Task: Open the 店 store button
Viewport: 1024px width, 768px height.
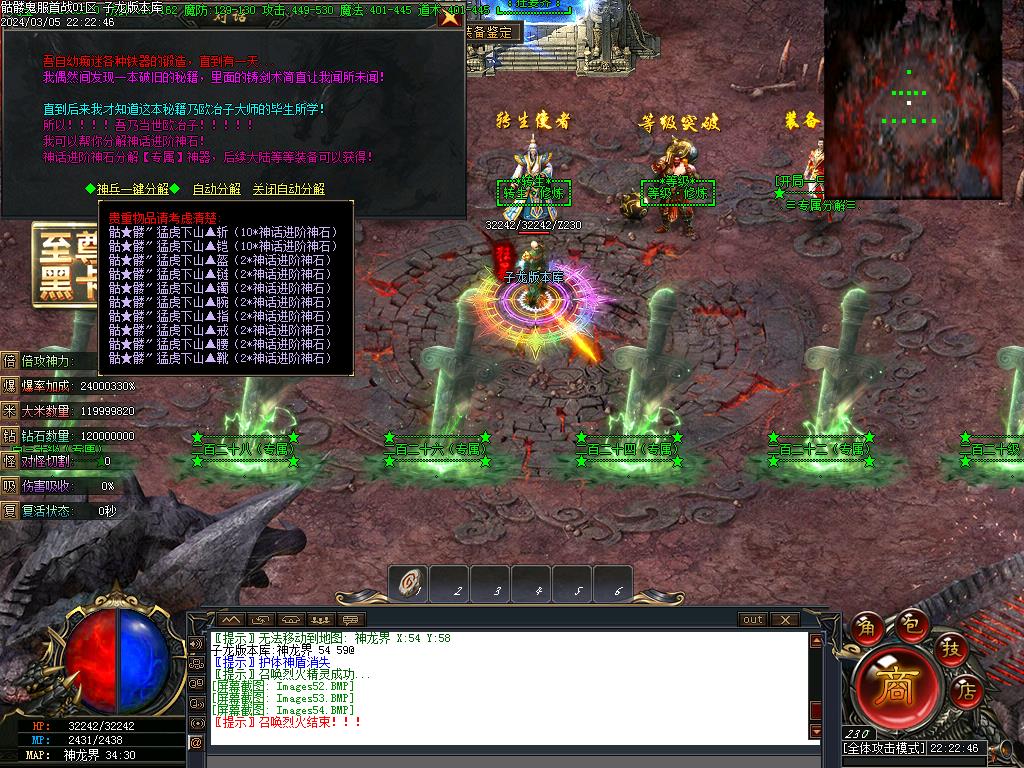Action: click(967, 689)
